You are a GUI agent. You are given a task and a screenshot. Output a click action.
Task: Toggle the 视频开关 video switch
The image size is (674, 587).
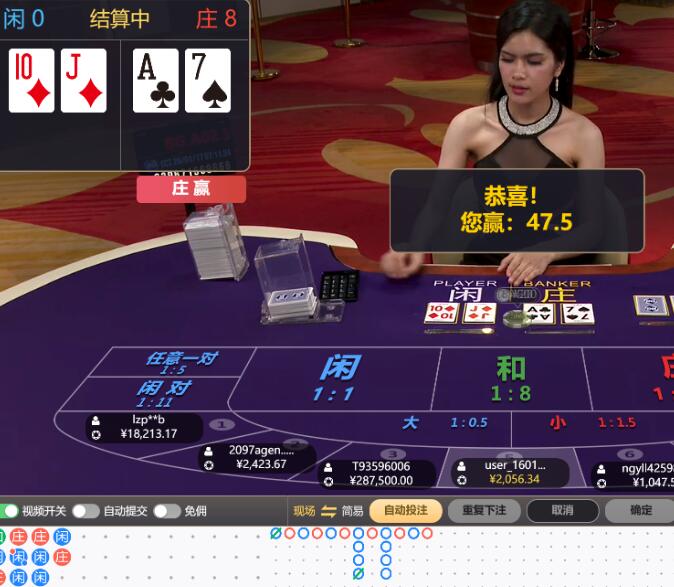(10, 511)
